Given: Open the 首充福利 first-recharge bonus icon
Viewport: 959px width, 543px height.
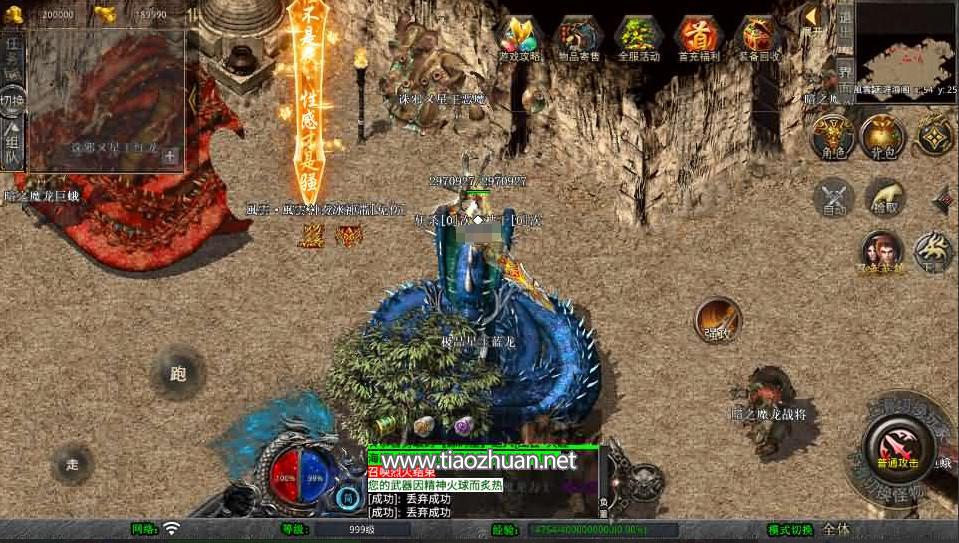Looking at the screenshot, I should pyautogui.click(x=699, y=38).
